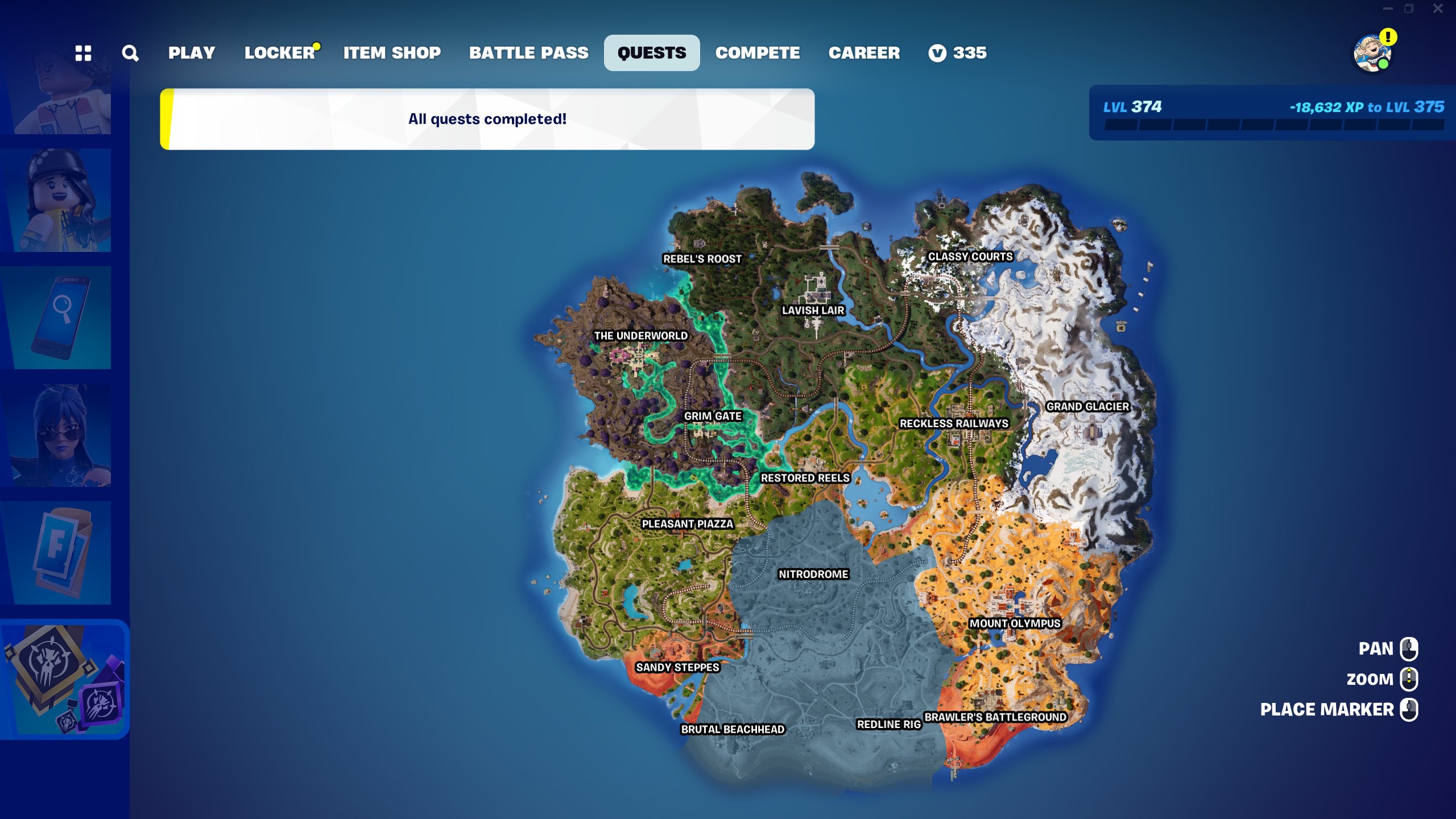Viewport: 1456px width, 819px height.
Task: Click the PLAY button
Action: 192,53
